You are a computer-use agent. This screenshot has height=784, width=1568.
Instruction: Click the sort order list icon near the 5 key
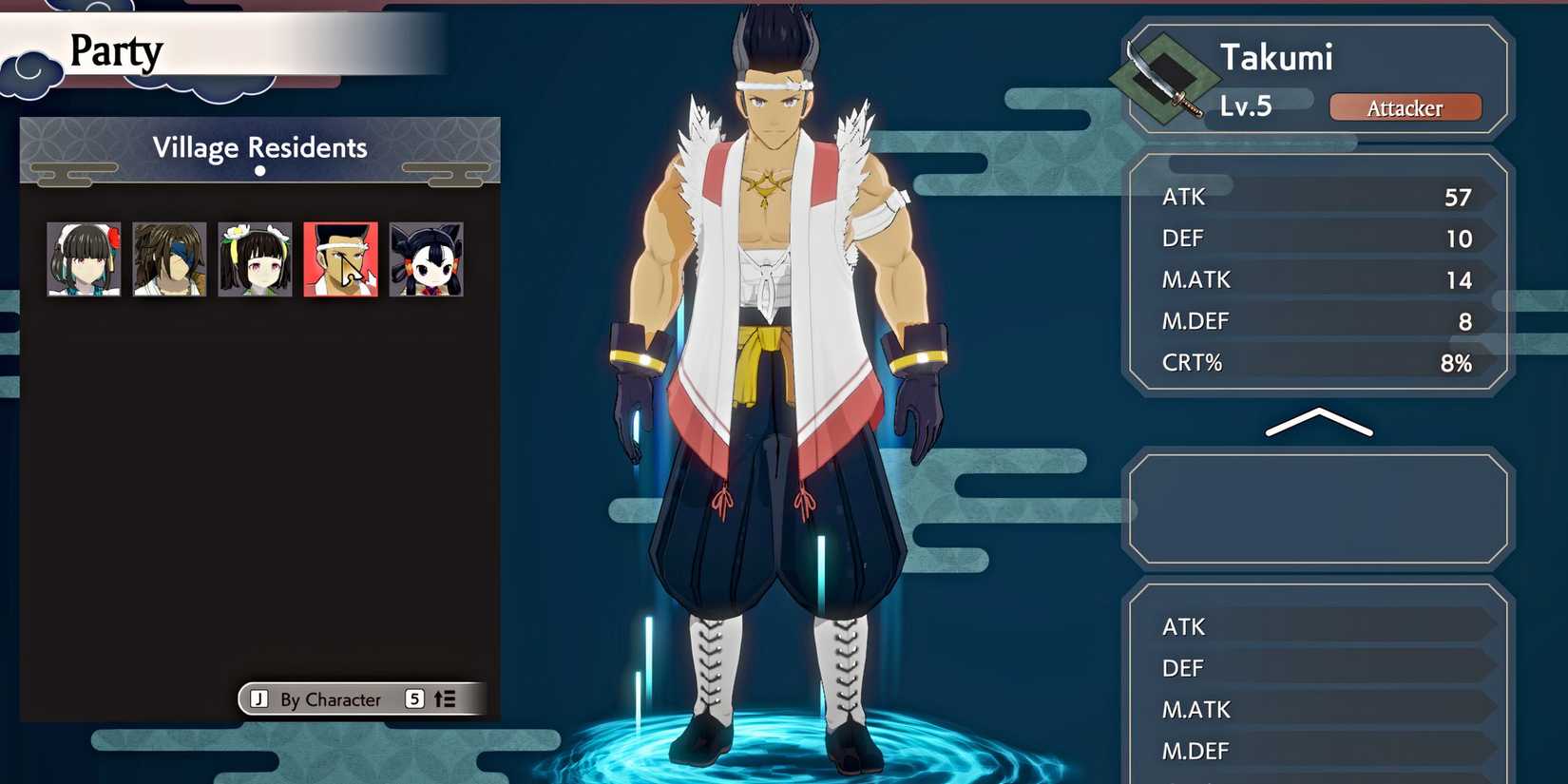coord(443,698)
